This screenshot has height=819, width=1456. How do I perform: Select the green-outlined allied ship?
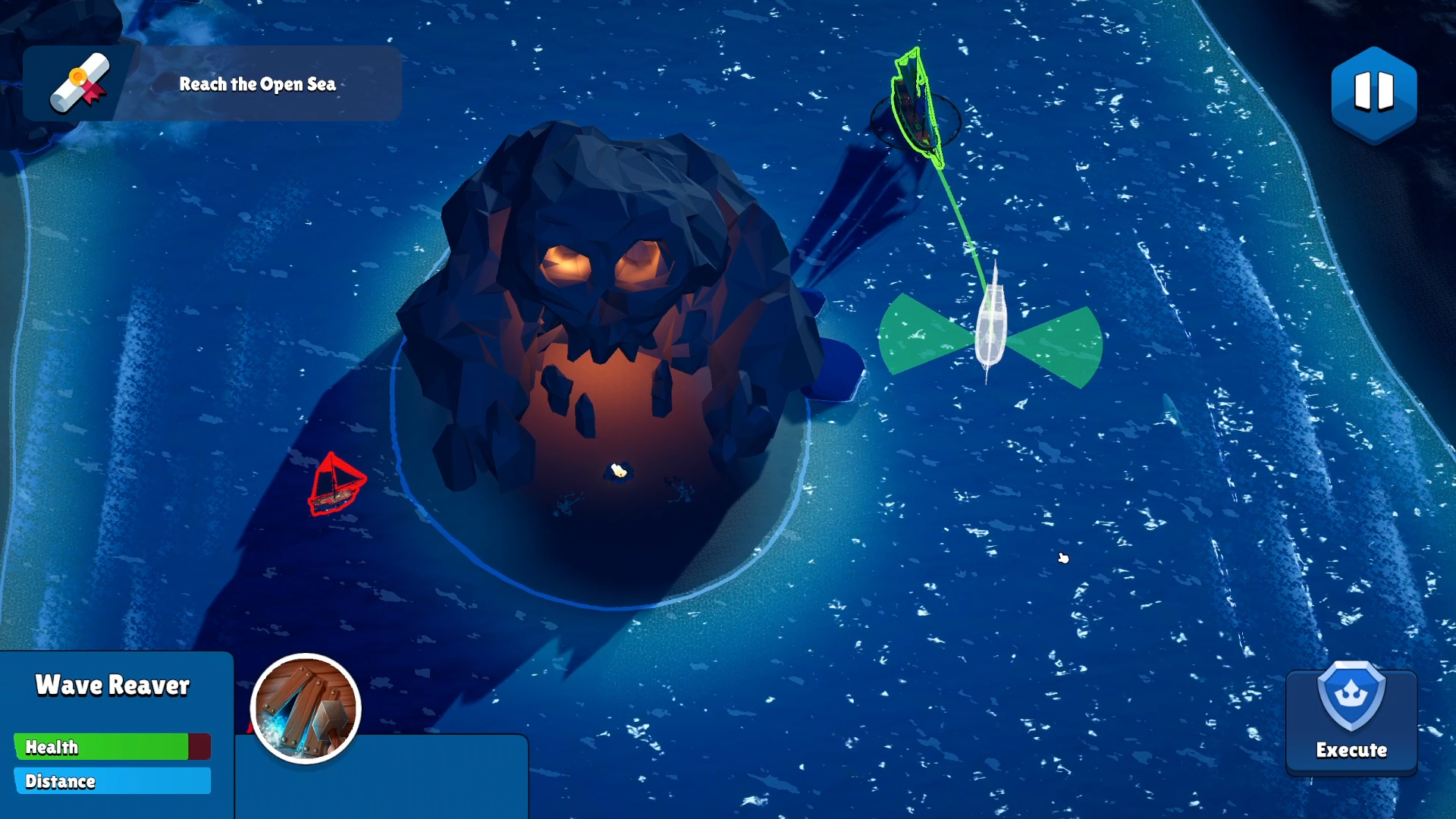click(x=917, y=110)
